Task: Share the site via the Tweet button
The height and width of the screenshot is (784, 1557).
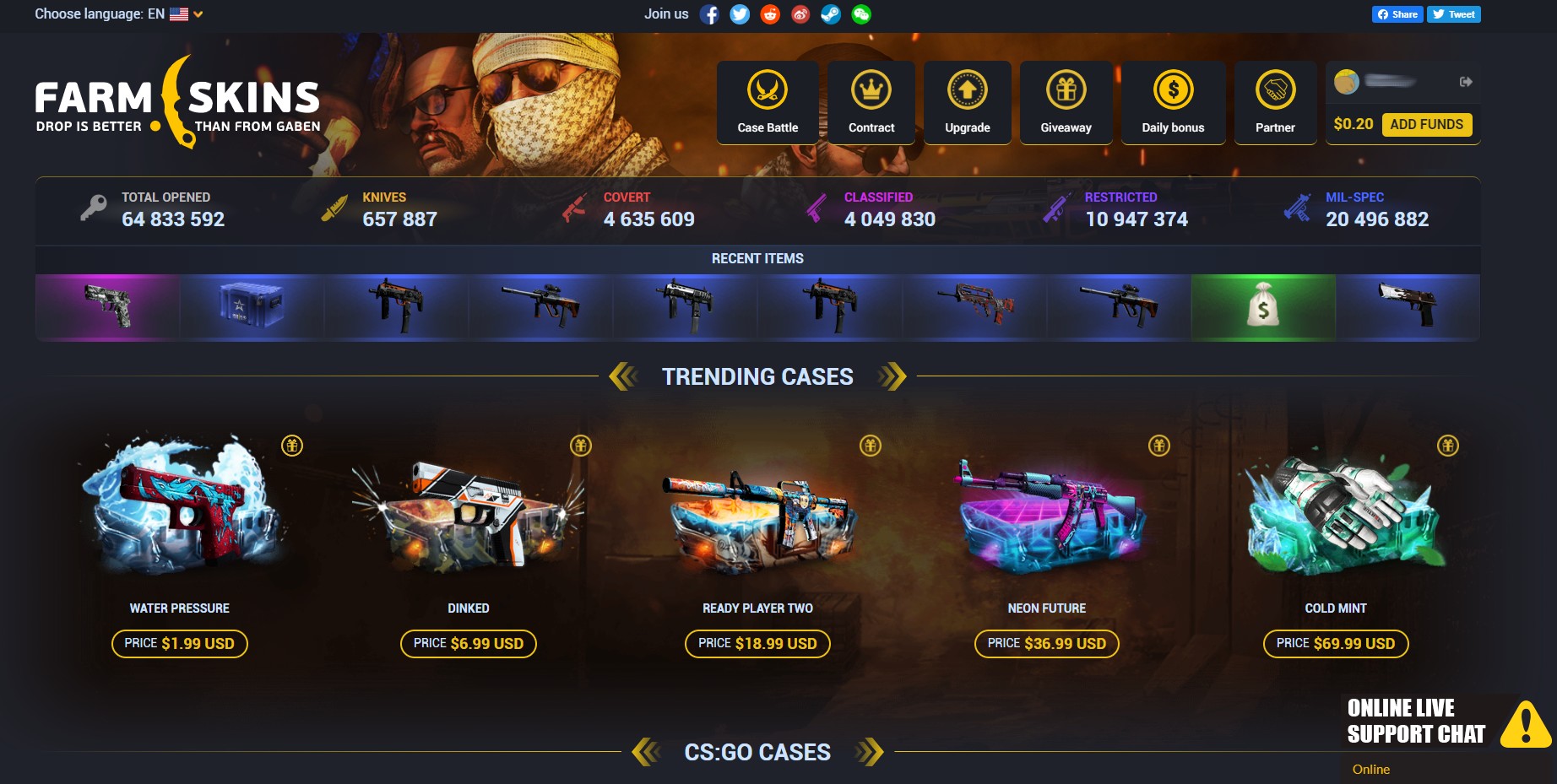Action: coord(1453,14)
